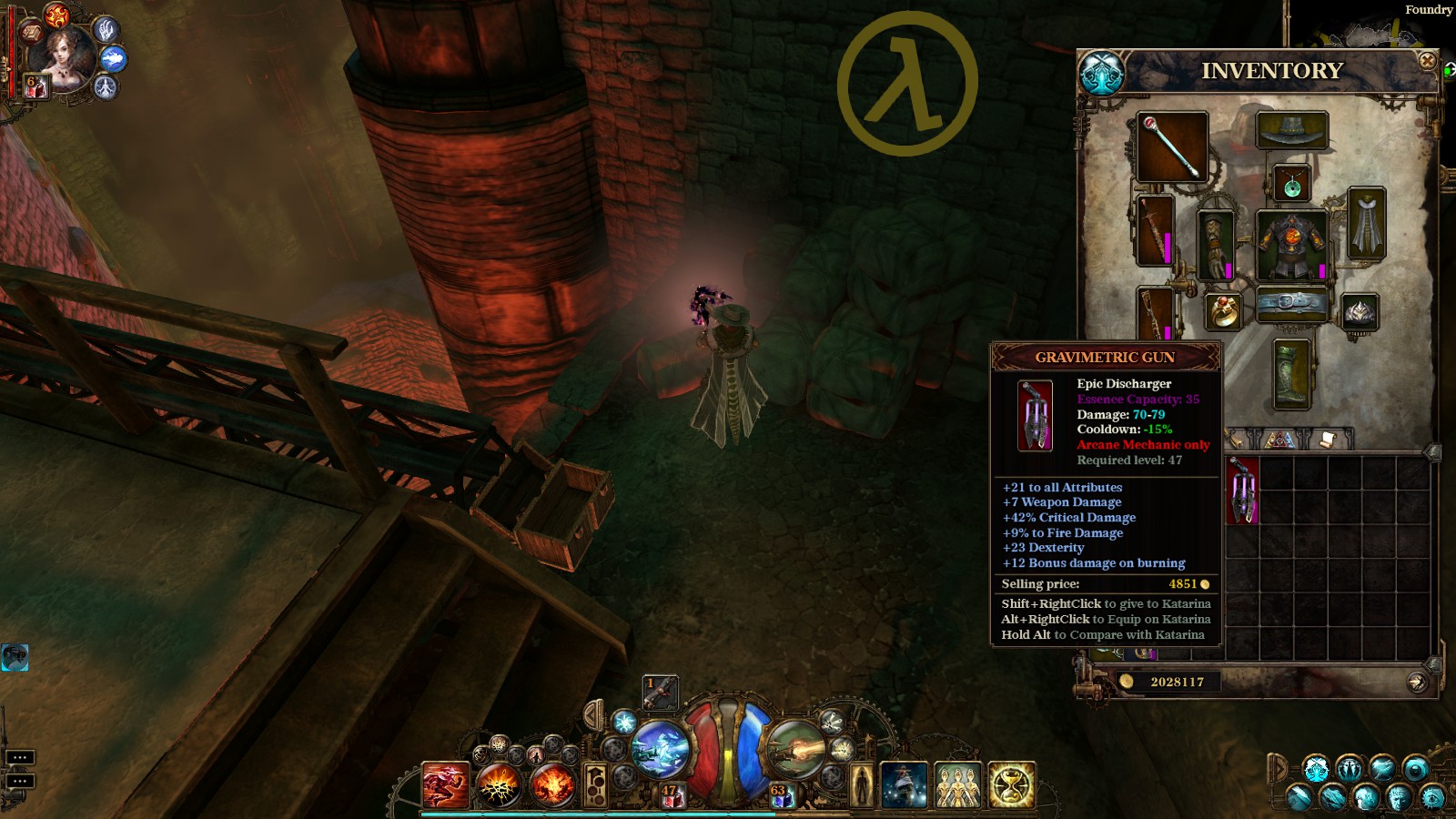Select the equipped staff weapon slot
This screenshot has width=1456, height=819.
coord(1172,147)
